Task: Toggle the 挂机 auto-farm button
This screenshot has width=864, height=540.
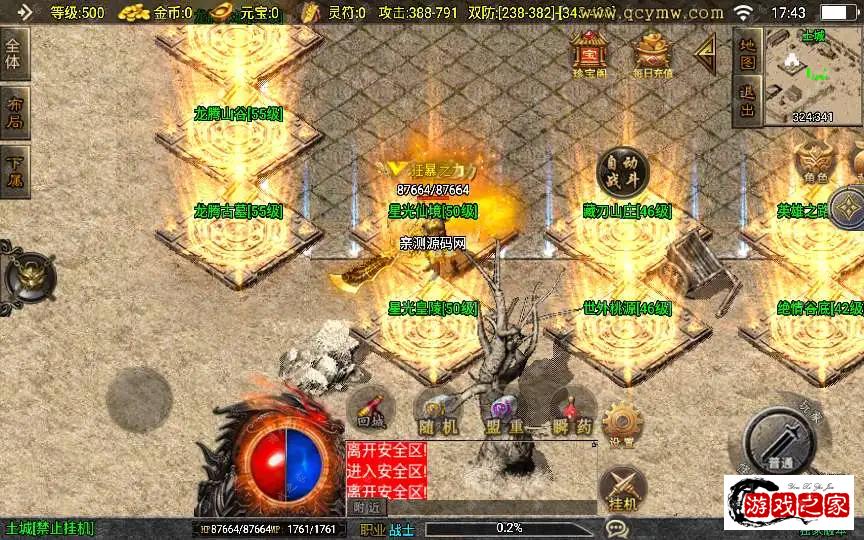Action: pos(623,492)
